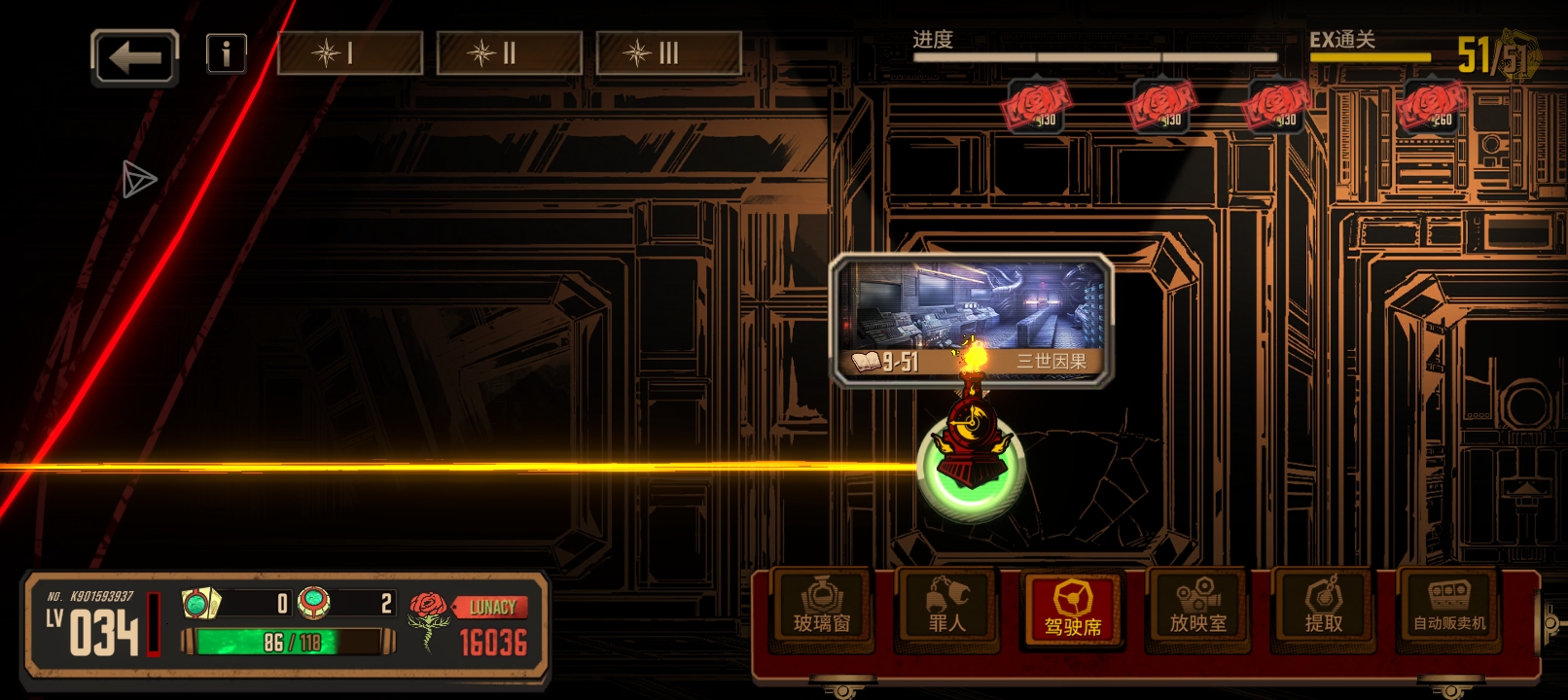Select the 驾驶席 driver's seat menu
Image resolution: width=1568 pixels, height=700 pixels.
pos(1072,610)
